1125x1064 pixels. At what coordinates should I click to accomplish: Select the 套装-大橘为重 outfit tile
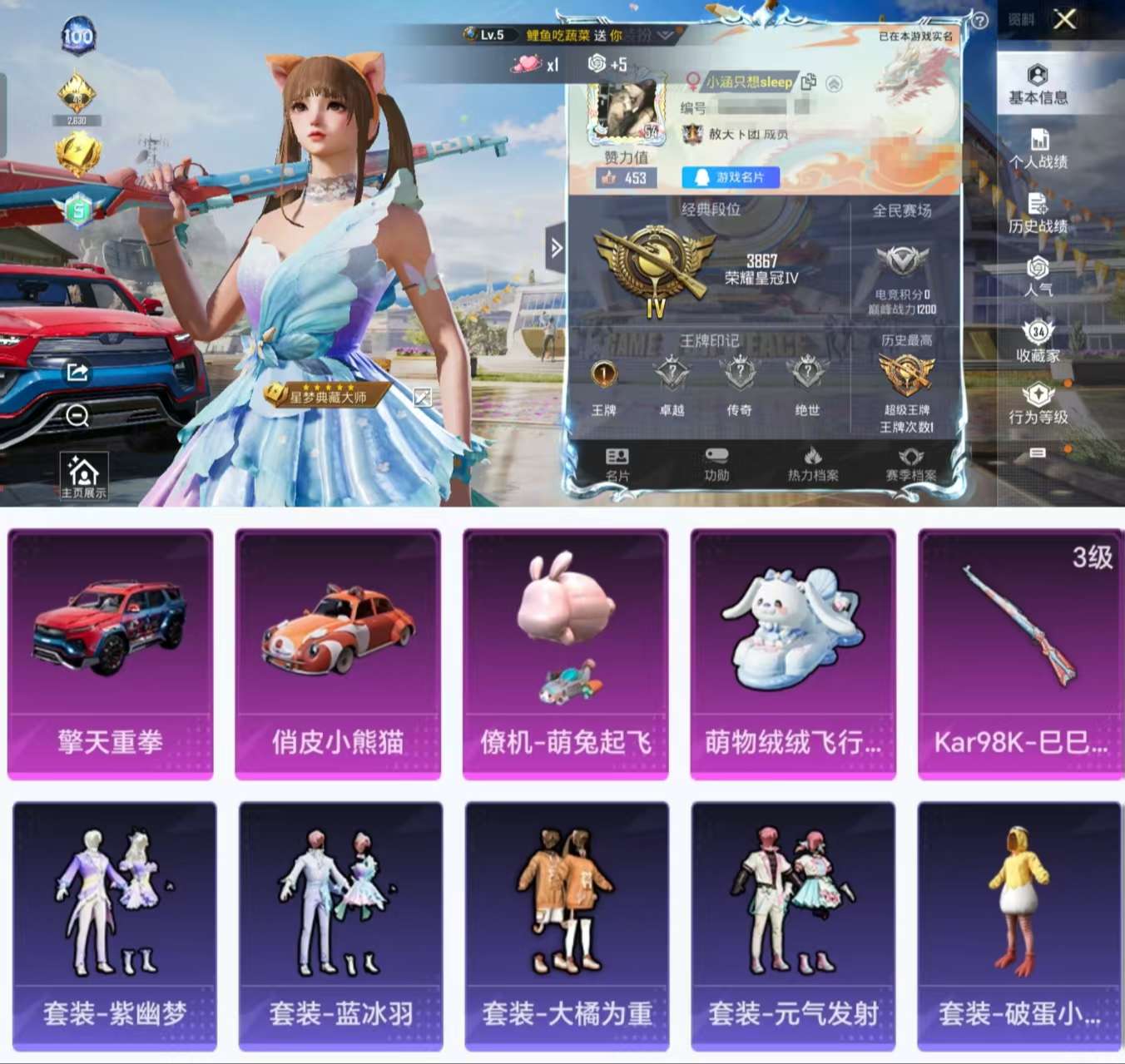point(567,925)
